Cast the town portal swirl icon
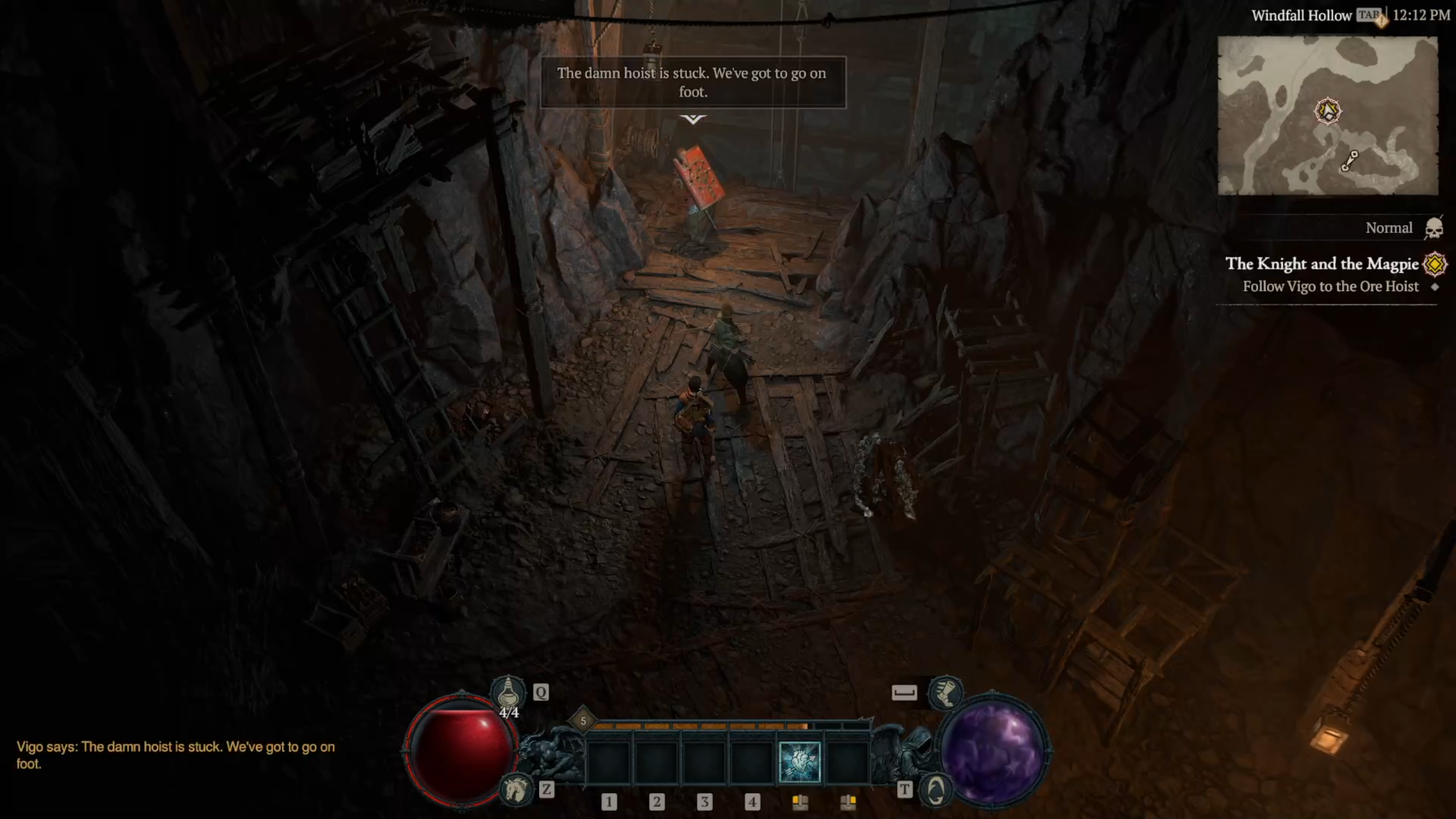 click(936, 790)
